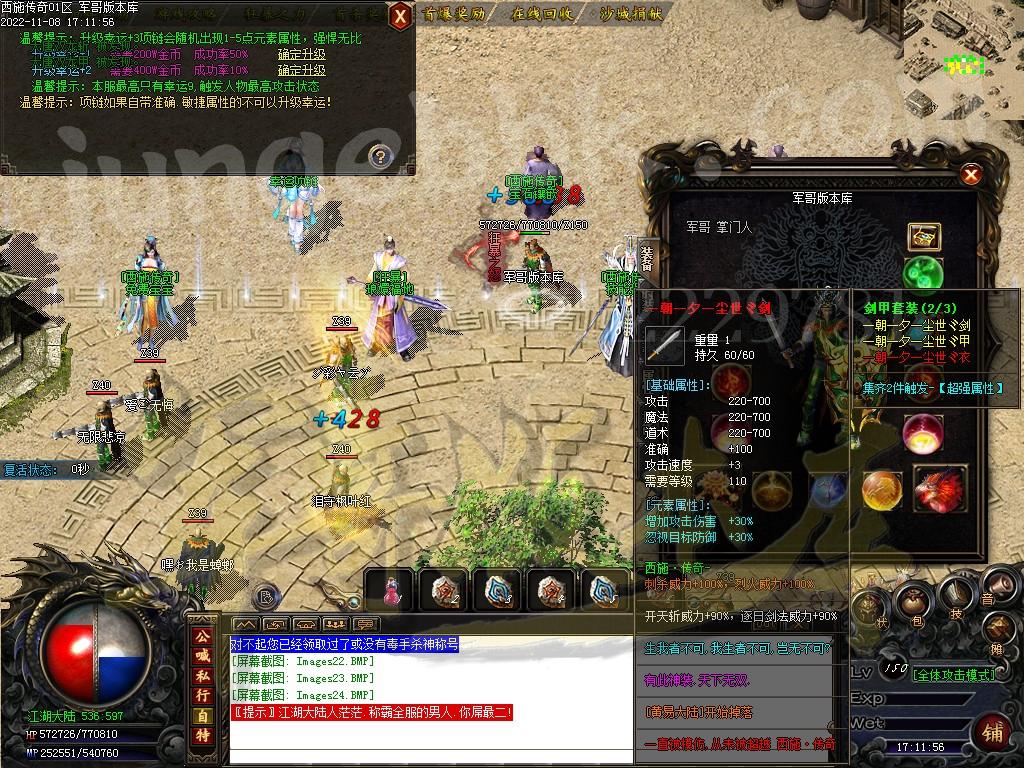Confirm the 200W gold luck upgrade

tap(301, 54)
